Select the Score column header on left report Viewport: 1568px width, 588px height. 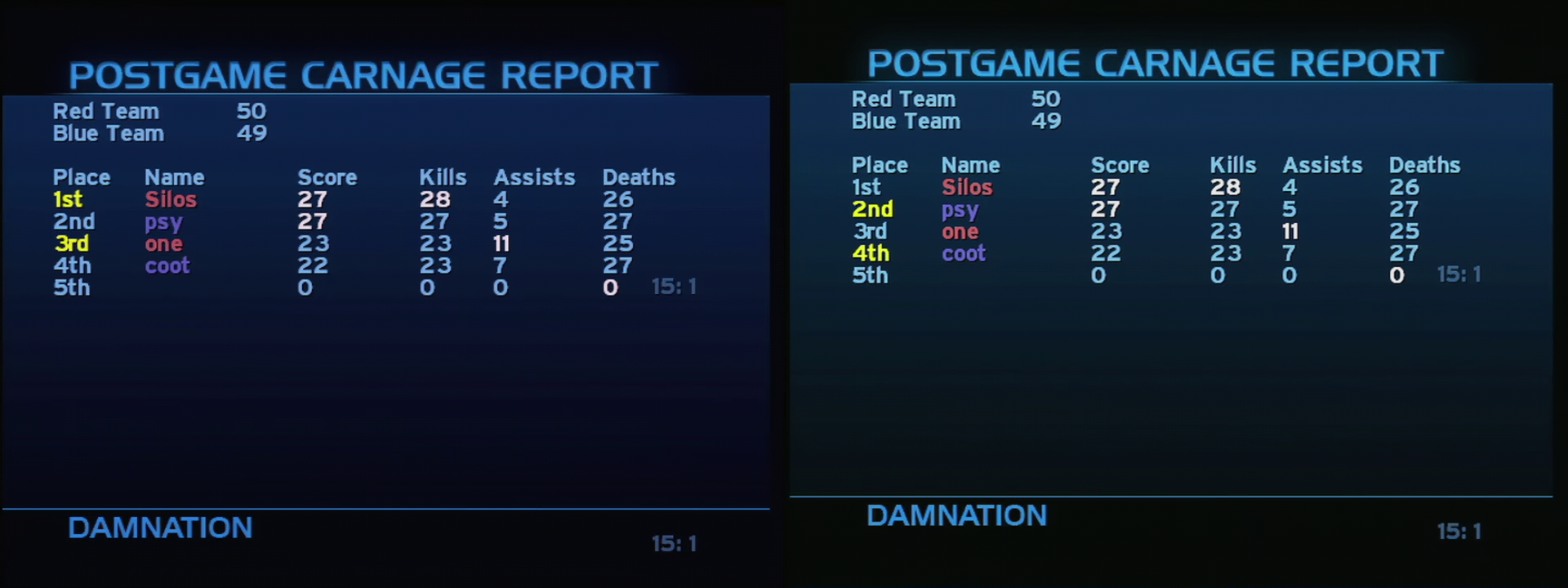[x=327, y=177]
